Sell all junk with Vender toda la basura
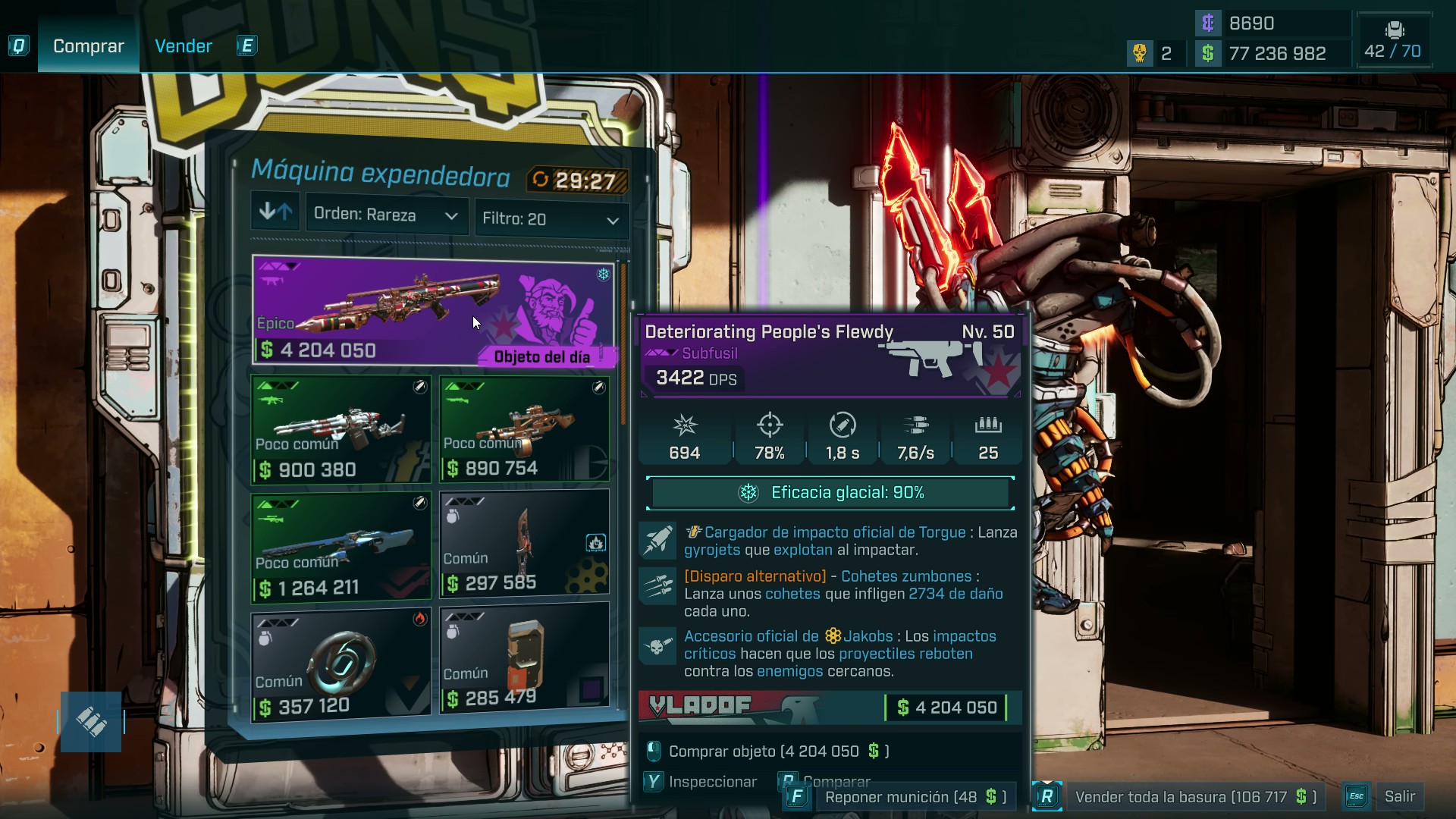The width and height of the screenshot is (1456, 819). [x=1183, y=797]
